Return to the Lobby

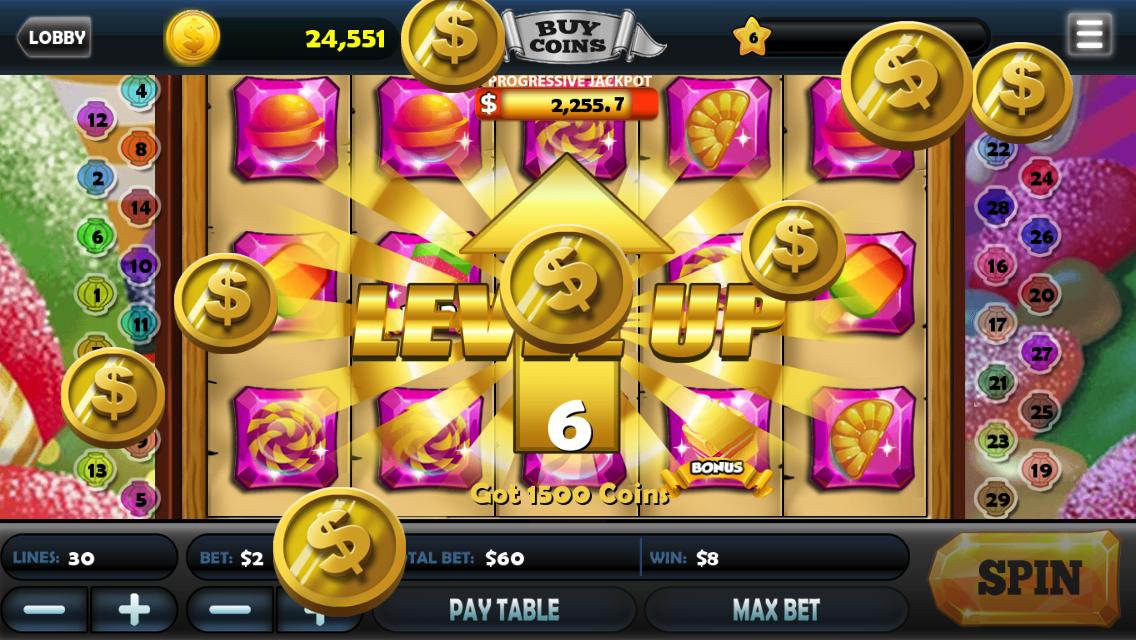[54, 38]
